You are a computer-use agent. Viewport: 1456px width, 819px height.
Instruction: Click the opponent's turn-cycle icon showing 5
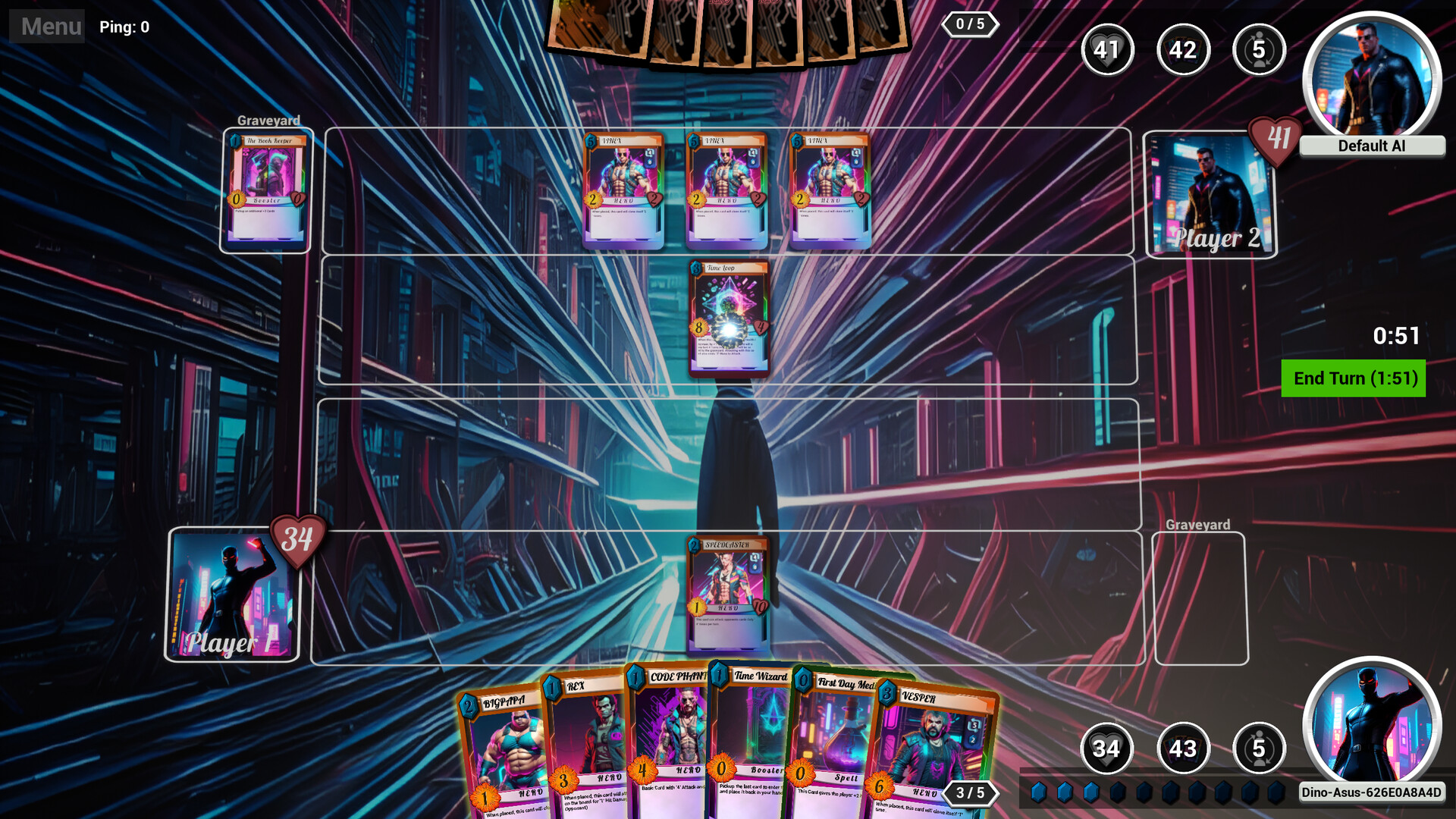point(1259,50)
